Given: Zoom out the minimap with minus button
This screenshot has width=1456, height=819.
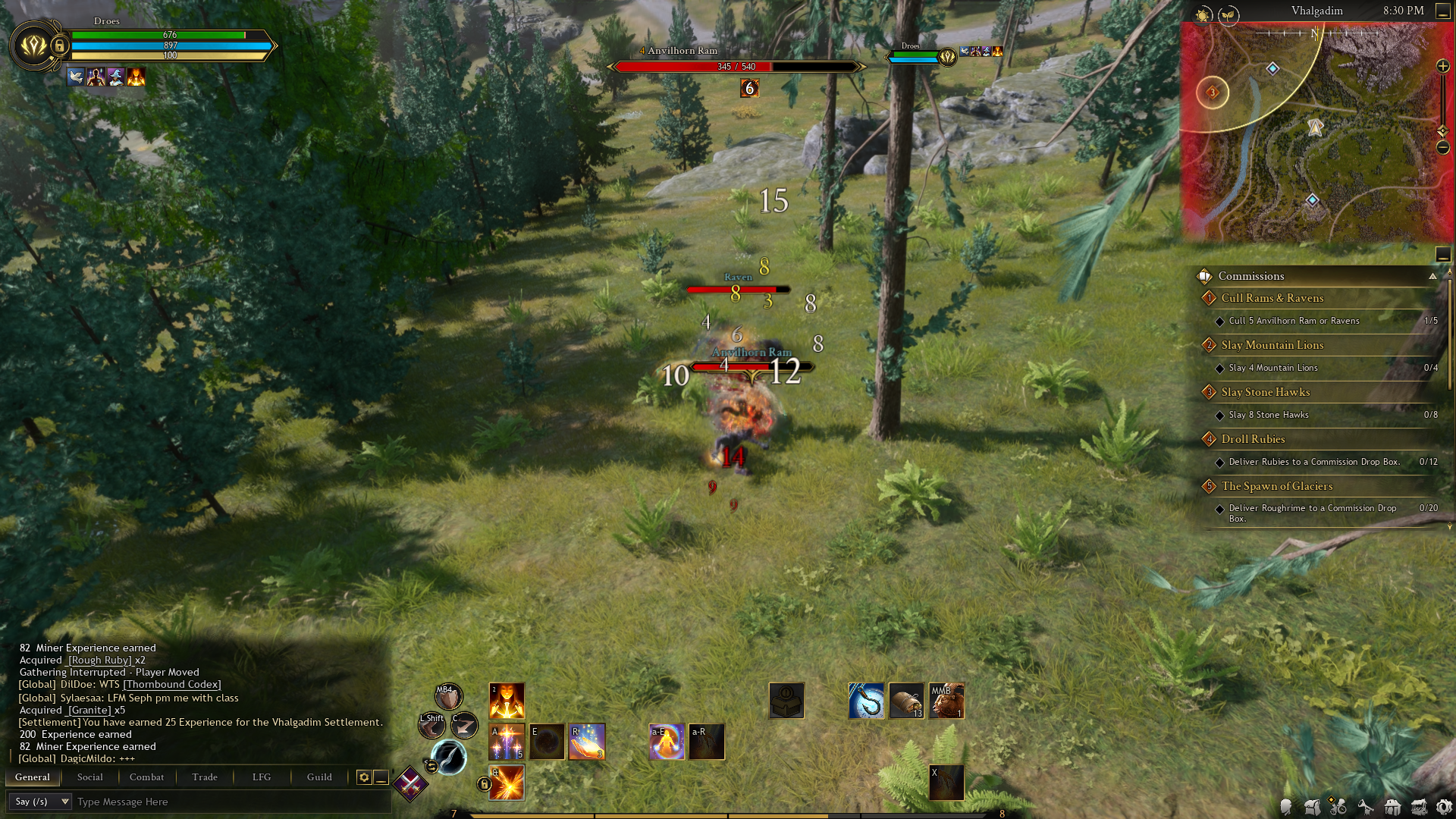Looking at the screenshot, I should 1443,147.
